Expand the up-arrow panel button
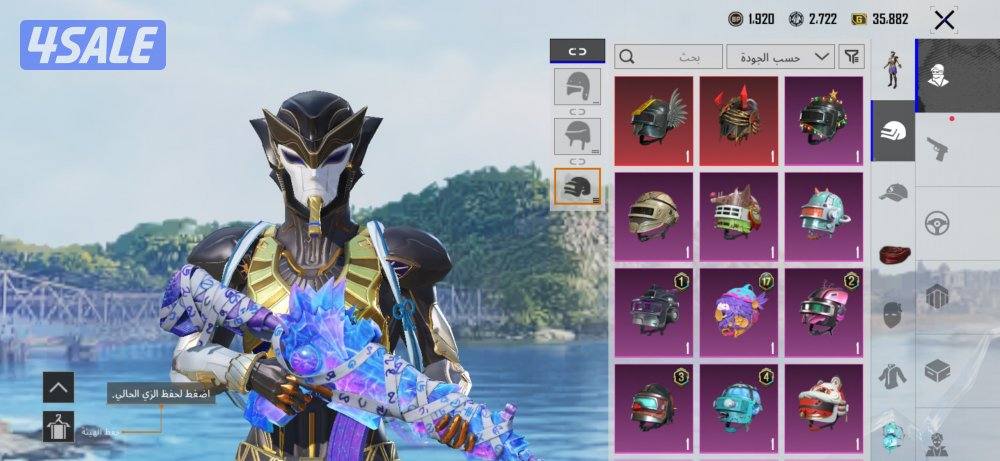Screen dimensions: 1000x461 pyautogui.click(x=58, y=386)
